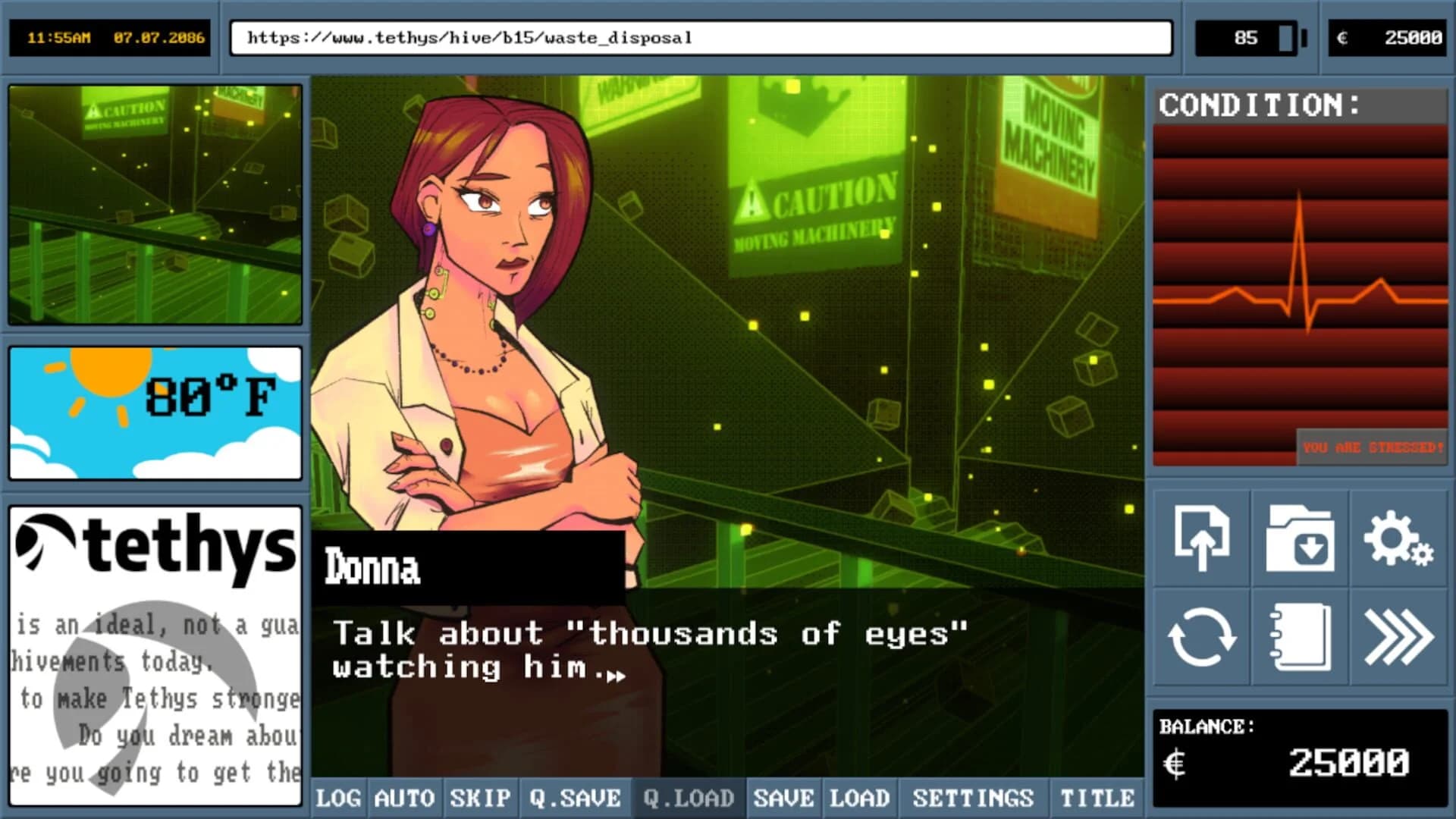Screen dimensions: 1456x819
Task: Open the dialogue LOG
Action: 340,798
